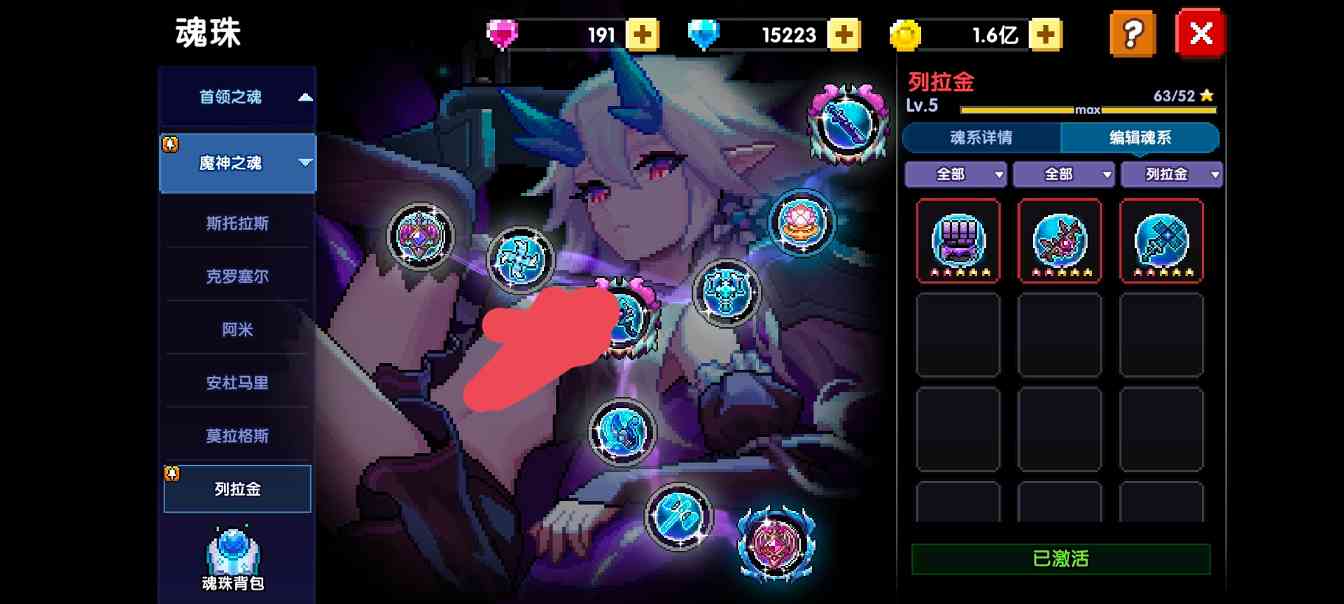The width and height of the screenshot is (1344, 604).
Task: Choose 阿米 in the sidebar
Action: tap(237, 329)
